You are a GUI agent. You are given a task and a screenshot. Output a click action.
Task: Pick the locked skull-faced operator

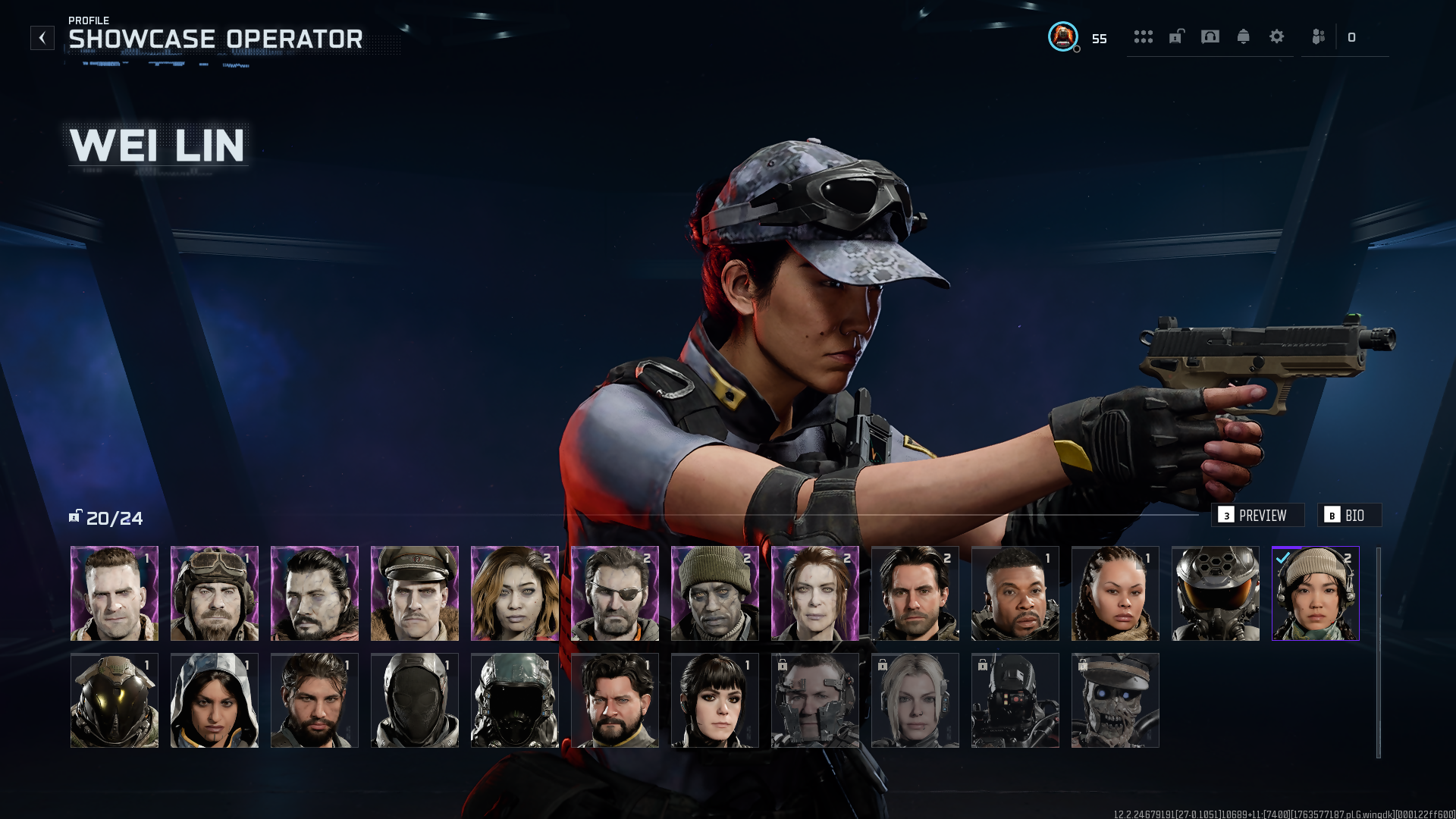pos(1116,701)
